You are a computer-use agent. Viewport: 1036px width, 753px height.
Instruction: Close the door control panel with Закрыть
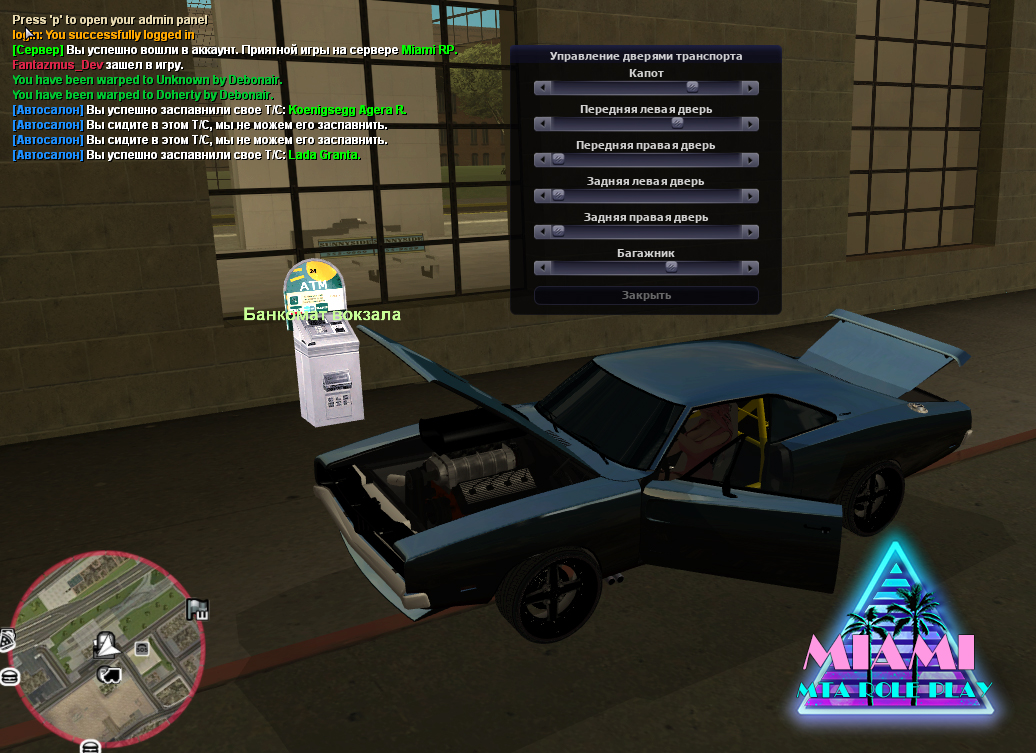[646, 295]
